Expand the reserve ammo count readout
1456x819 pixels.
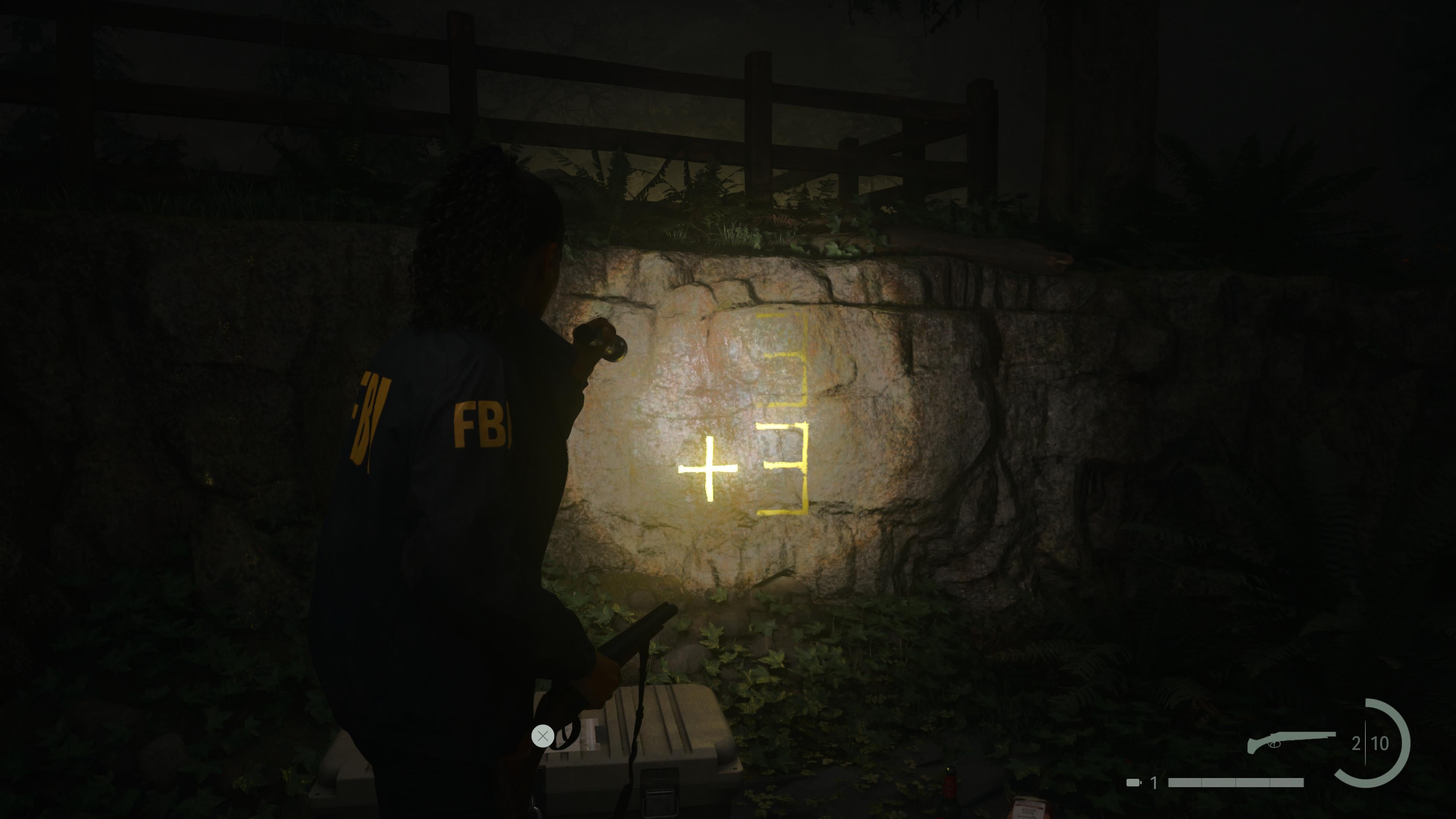point(1380,744)
